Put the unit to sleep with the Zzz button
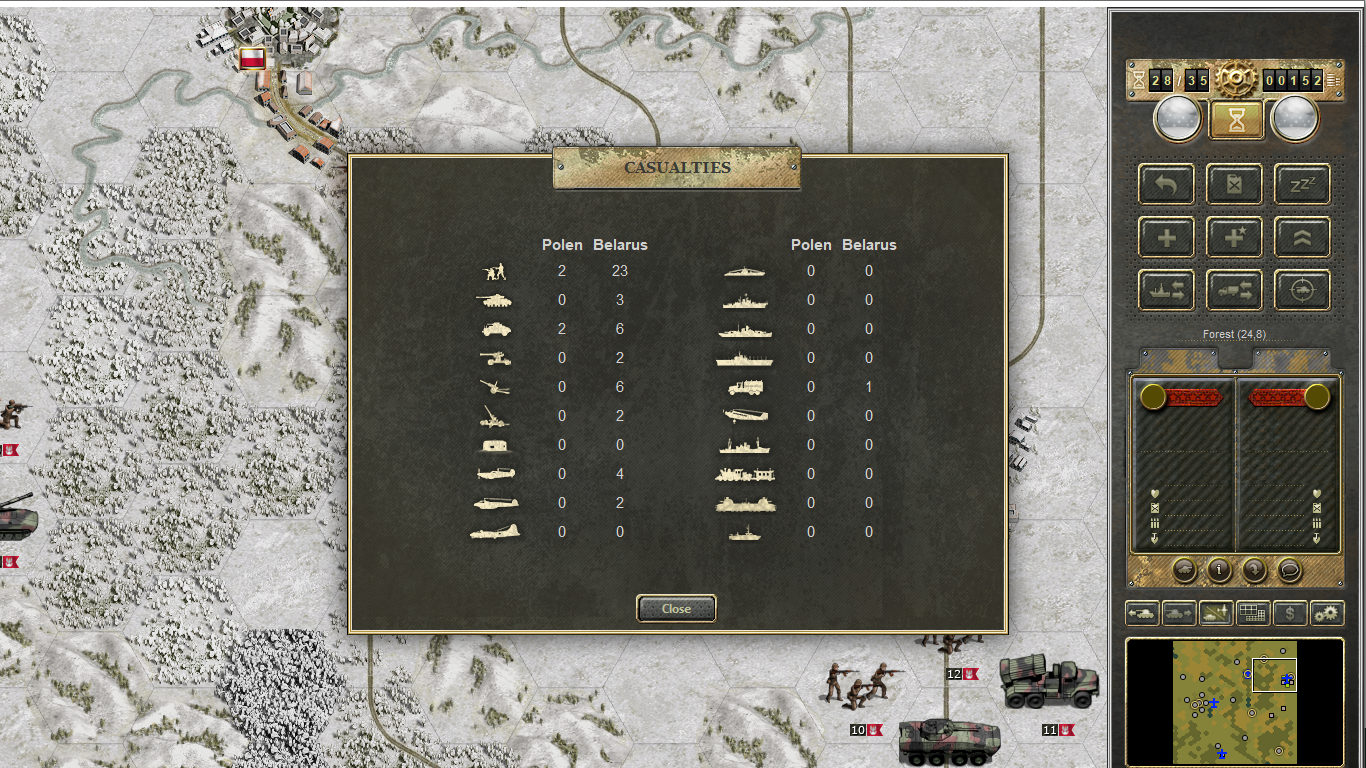 (x=1302, y=184)
